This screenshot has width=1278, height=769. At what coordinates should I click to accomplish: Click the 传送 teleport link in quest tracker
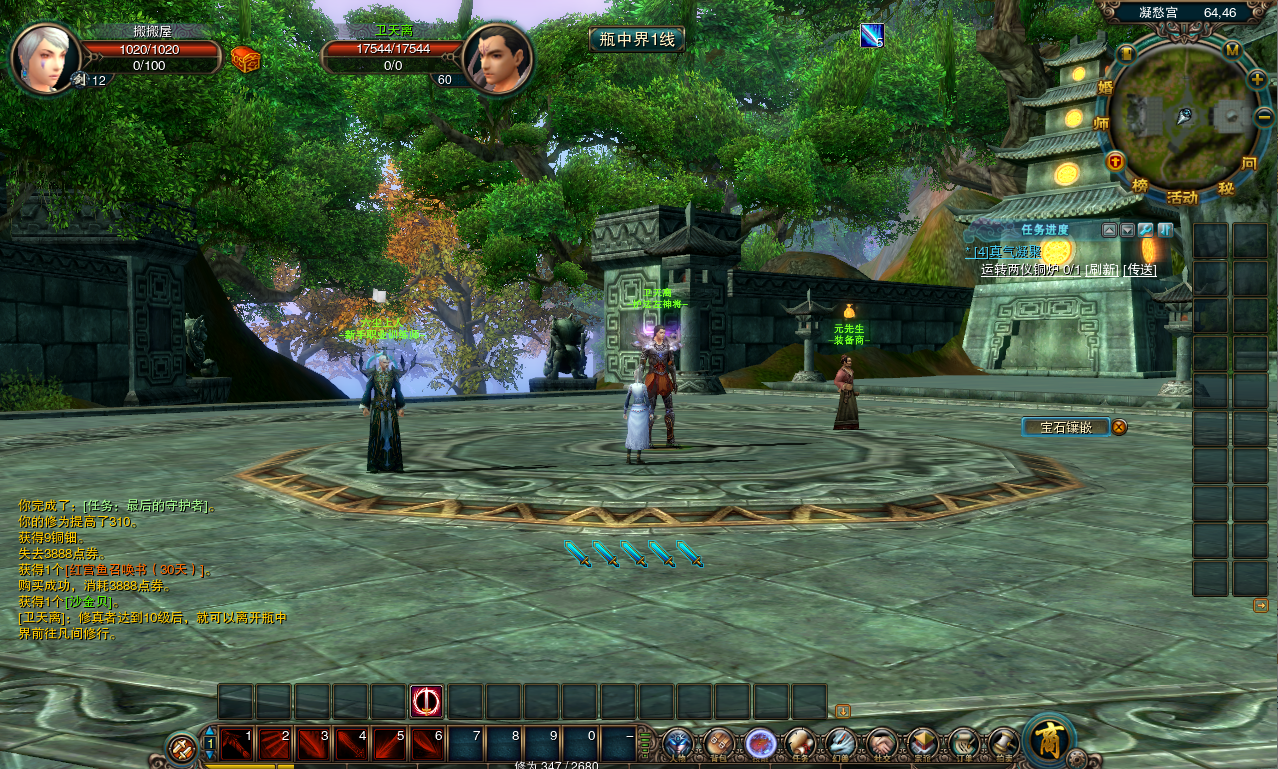1140,270
